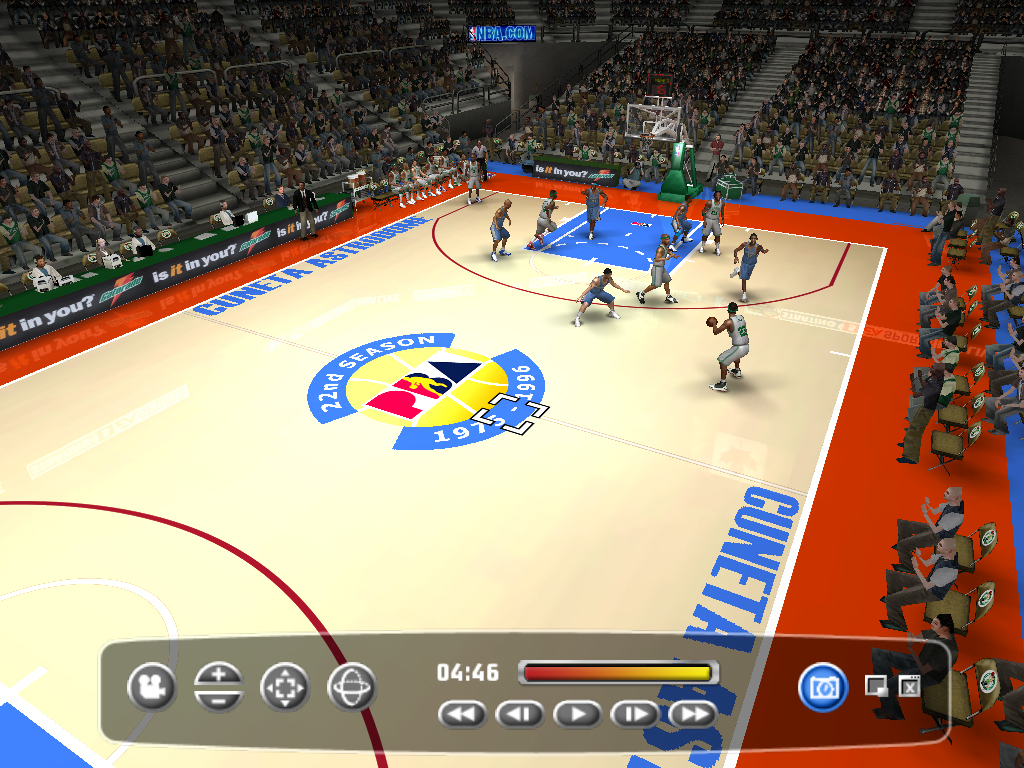Click the plus/minus camera zoom button

pos(219,687)
